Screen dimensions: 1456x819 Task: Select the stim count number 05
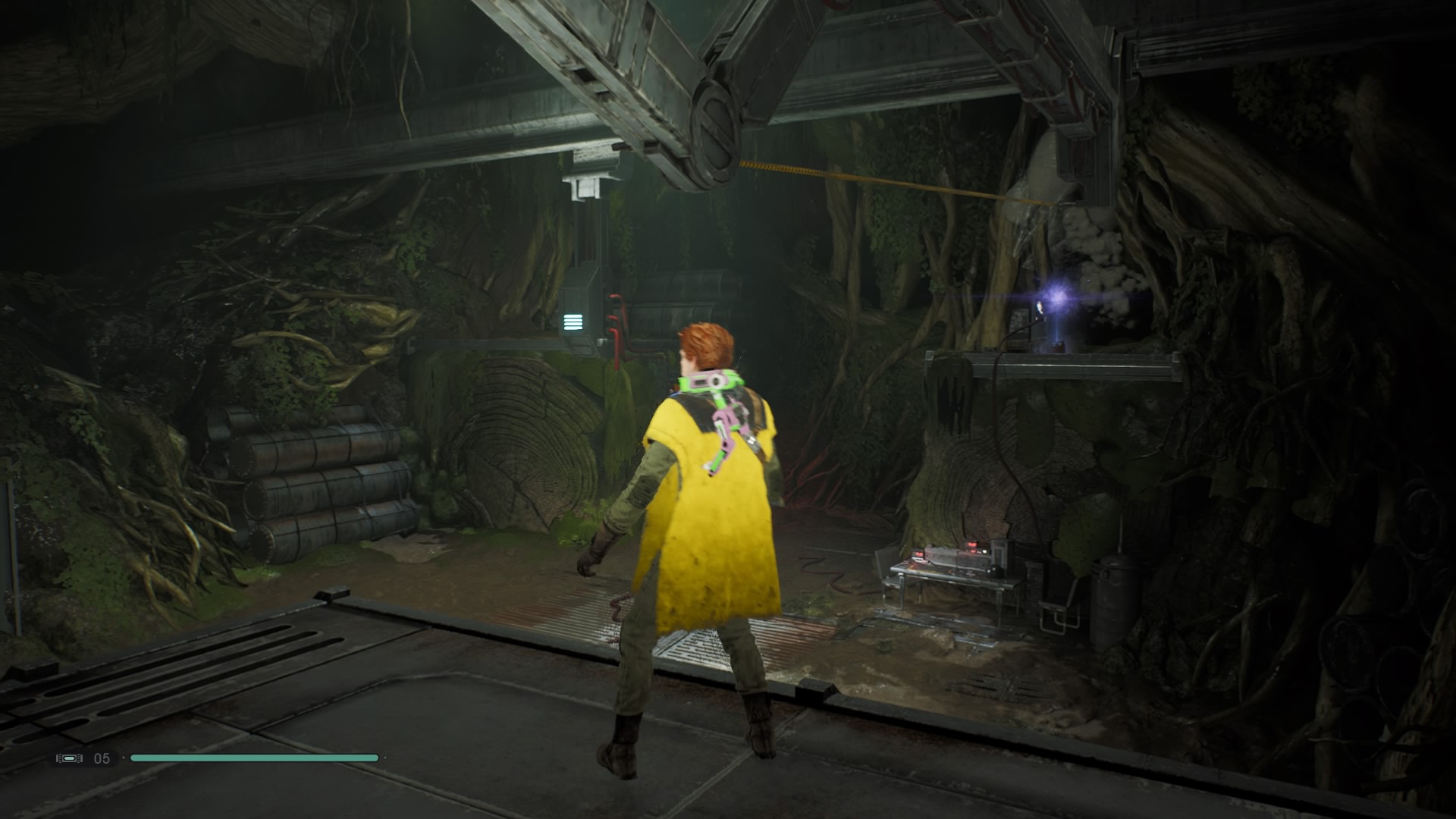(101, 757)
